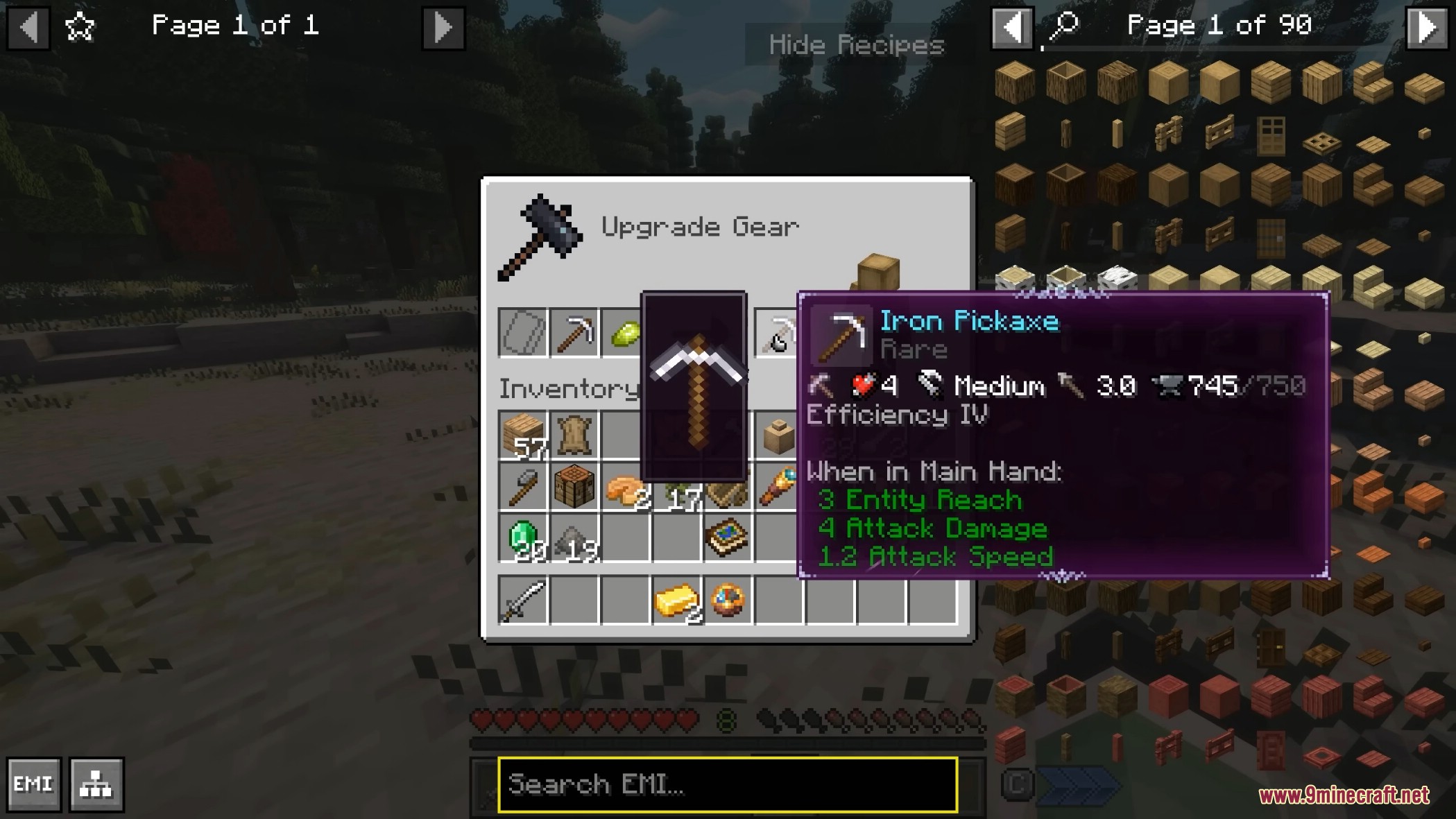
Task: Hide Recipes button at the top
Action: pos(856,45)
